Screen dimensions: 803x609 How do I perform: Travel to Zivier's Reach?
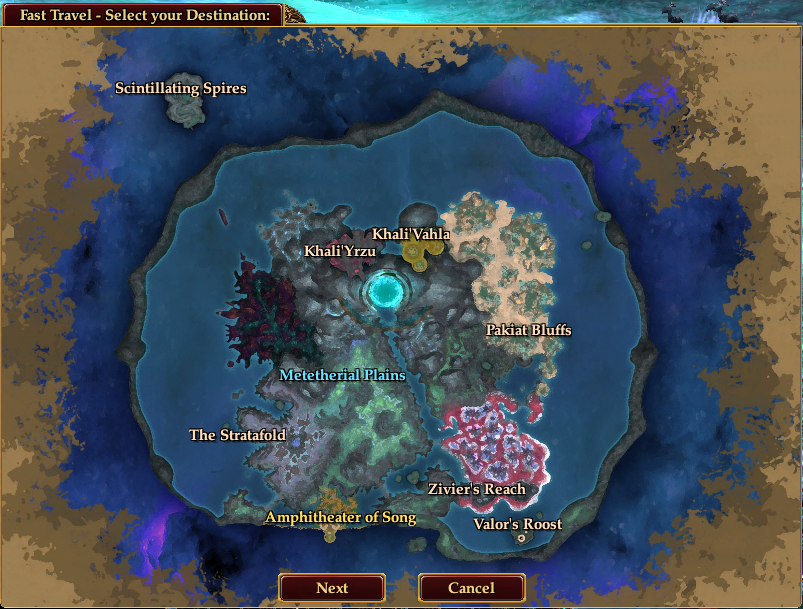(x=477, y=489)
